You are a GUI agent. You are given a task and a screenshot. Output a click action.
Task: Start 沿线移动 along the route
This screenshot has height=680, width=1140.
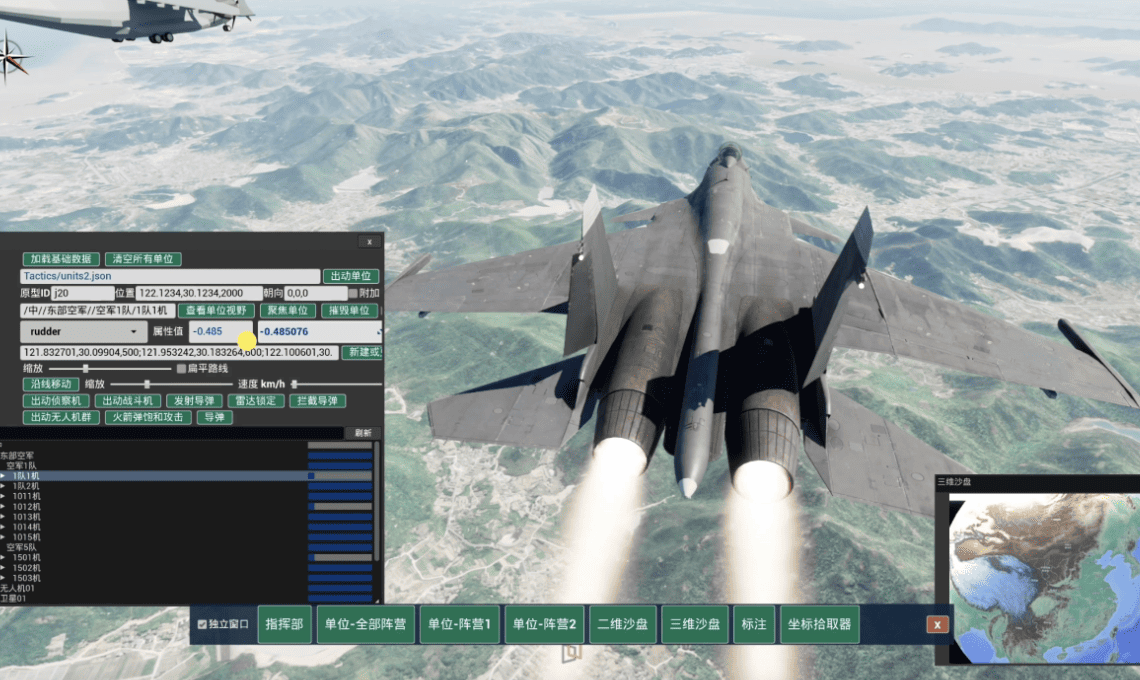click(50, 384)
